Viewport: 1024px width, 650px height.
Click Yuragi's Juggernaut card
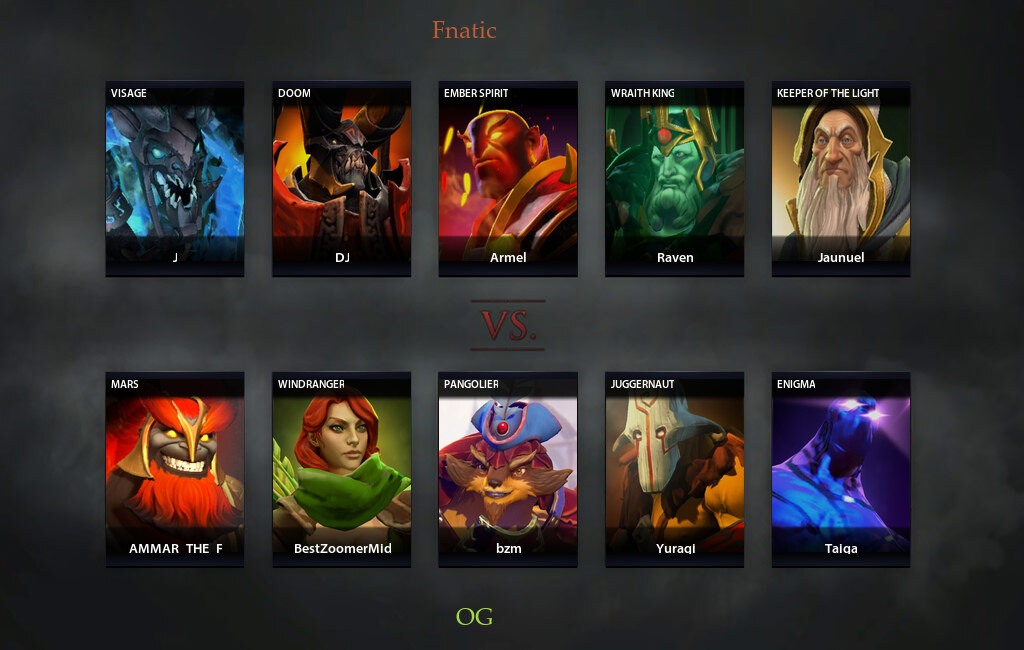675,469
